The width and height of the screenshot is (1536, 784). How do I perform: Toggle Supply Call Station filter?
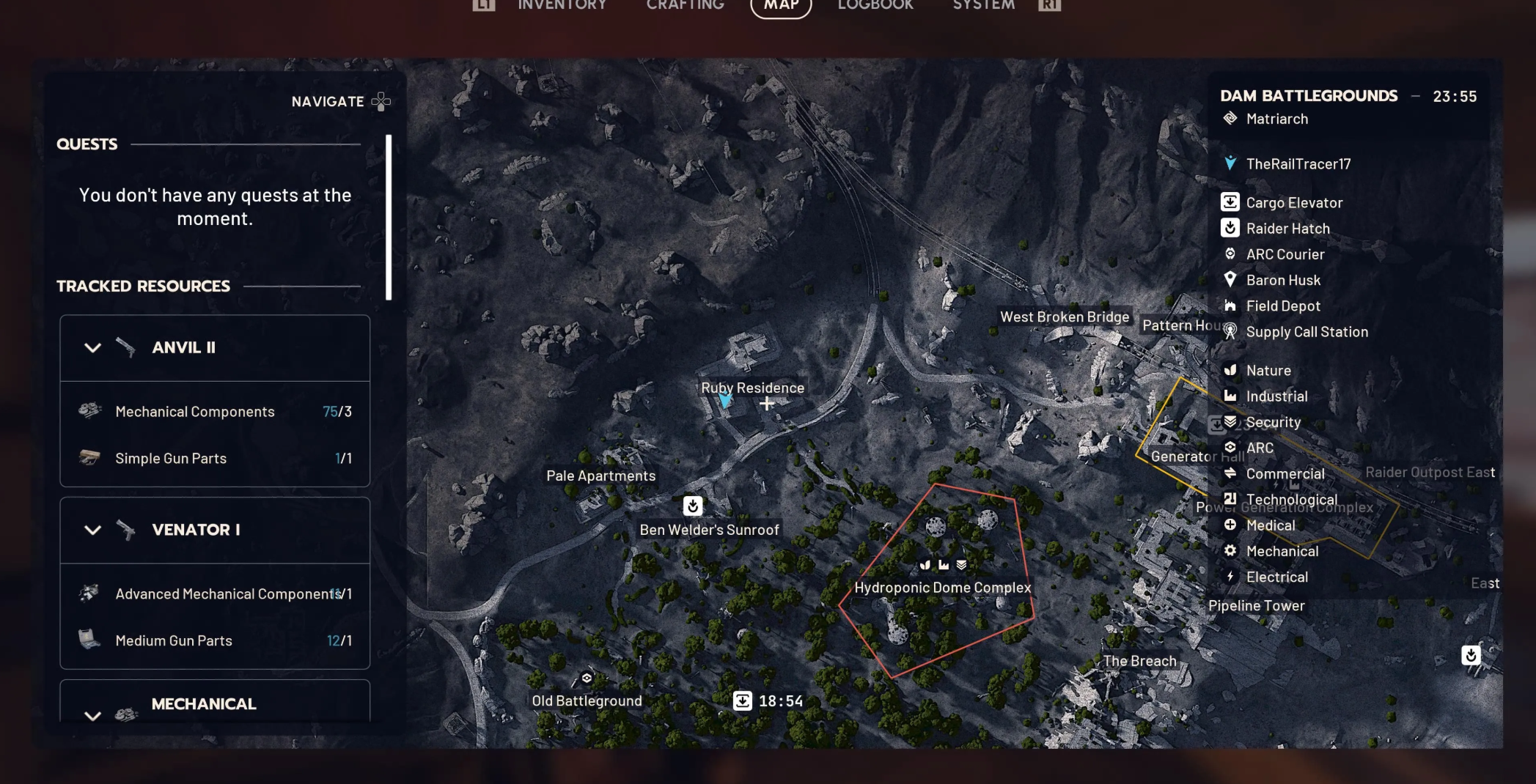click(x=1306, y=332)
